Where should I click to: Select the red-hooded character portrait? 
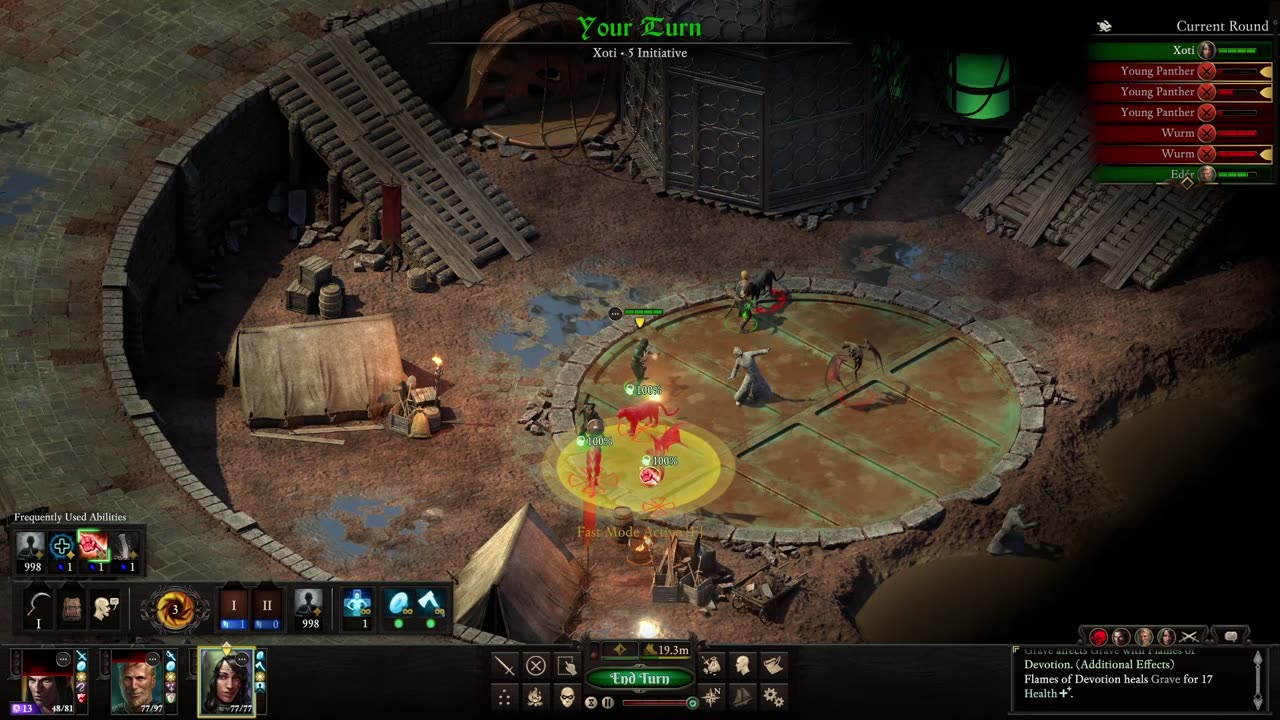pos(47,682)
